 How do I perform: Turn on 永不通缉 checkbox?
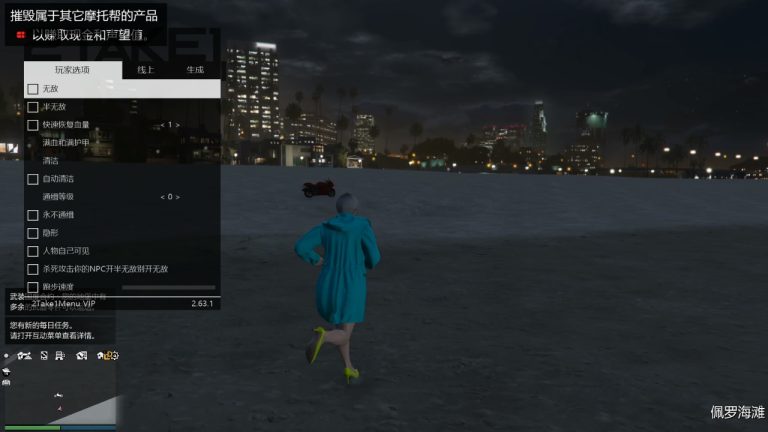(33, 215)
